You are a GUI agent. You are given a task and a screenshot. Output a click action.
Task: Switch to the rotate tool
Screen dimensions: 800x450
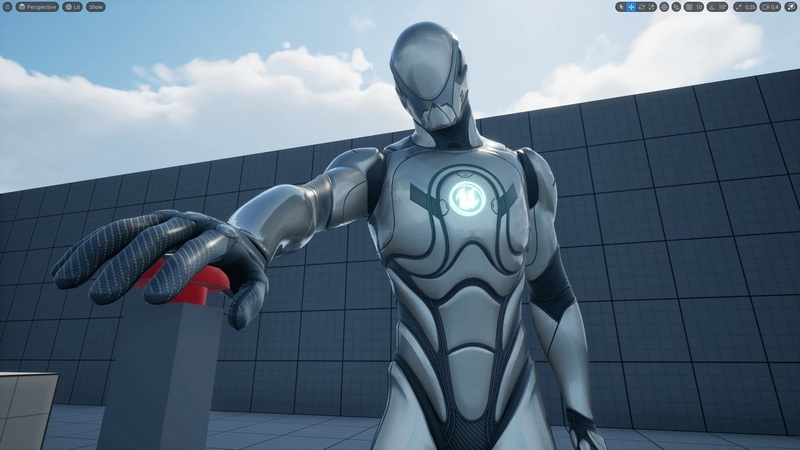[641, 6]
